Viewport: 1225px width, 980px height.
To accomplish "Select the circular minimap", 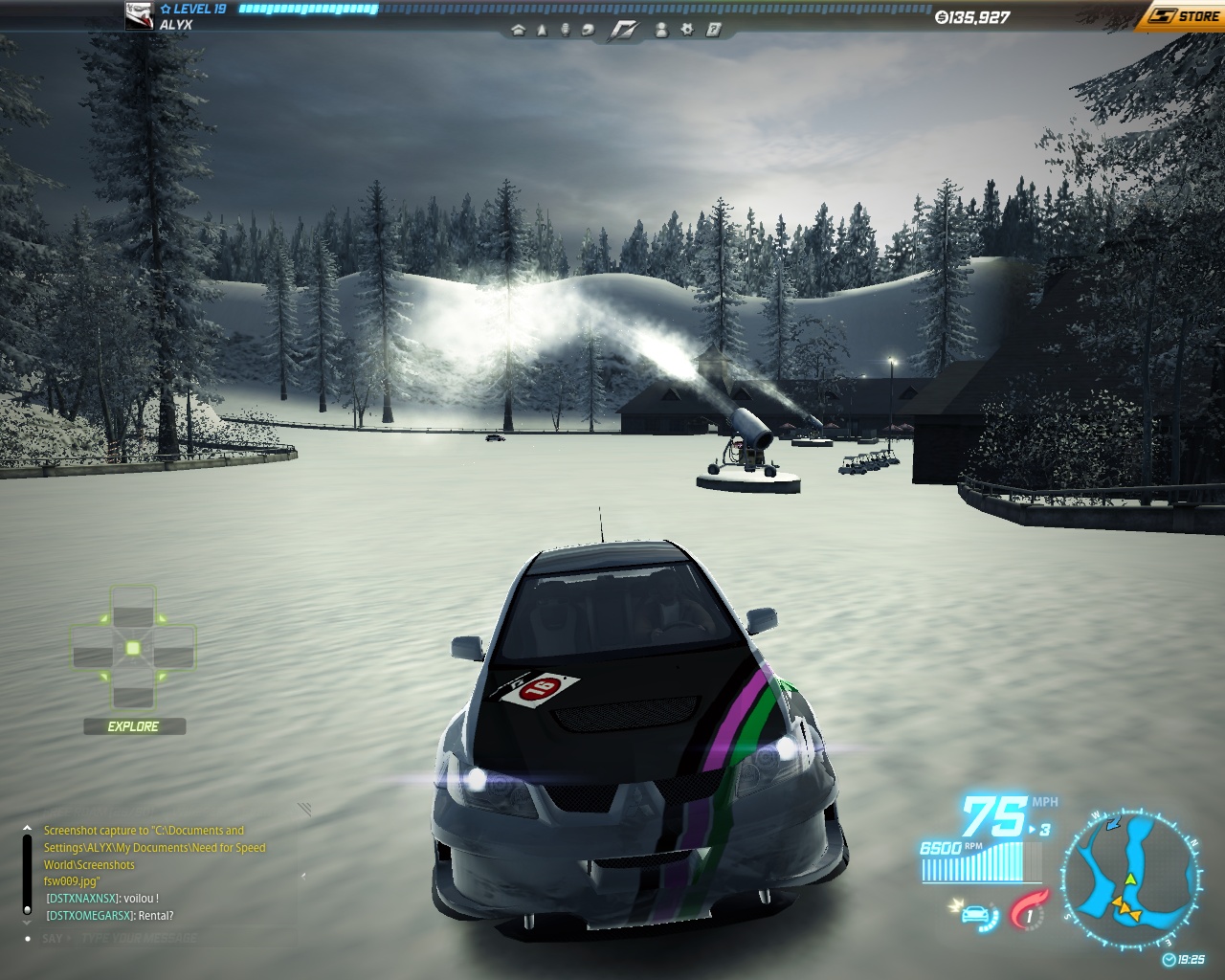I will coord(1130,880).
